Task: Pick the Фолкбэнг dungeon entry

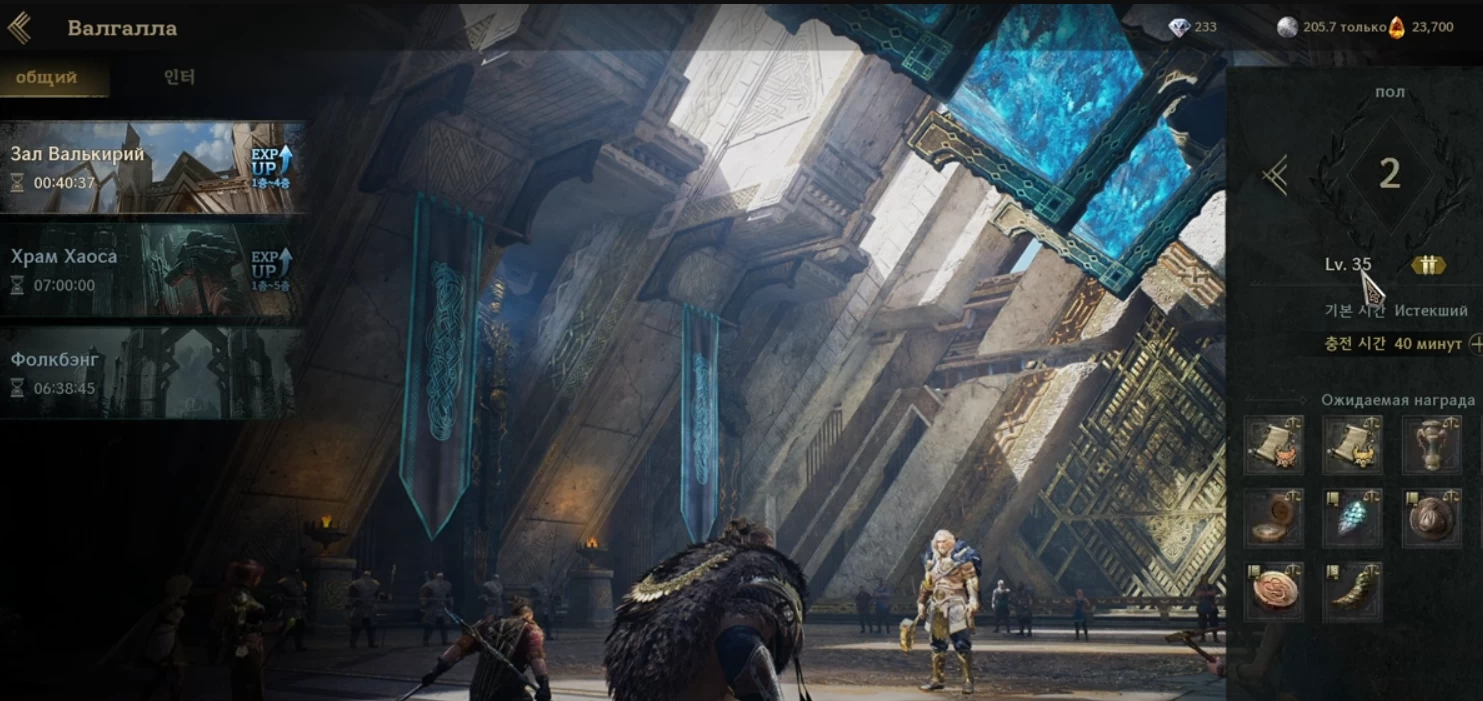Action: click(x=150, y=372)
